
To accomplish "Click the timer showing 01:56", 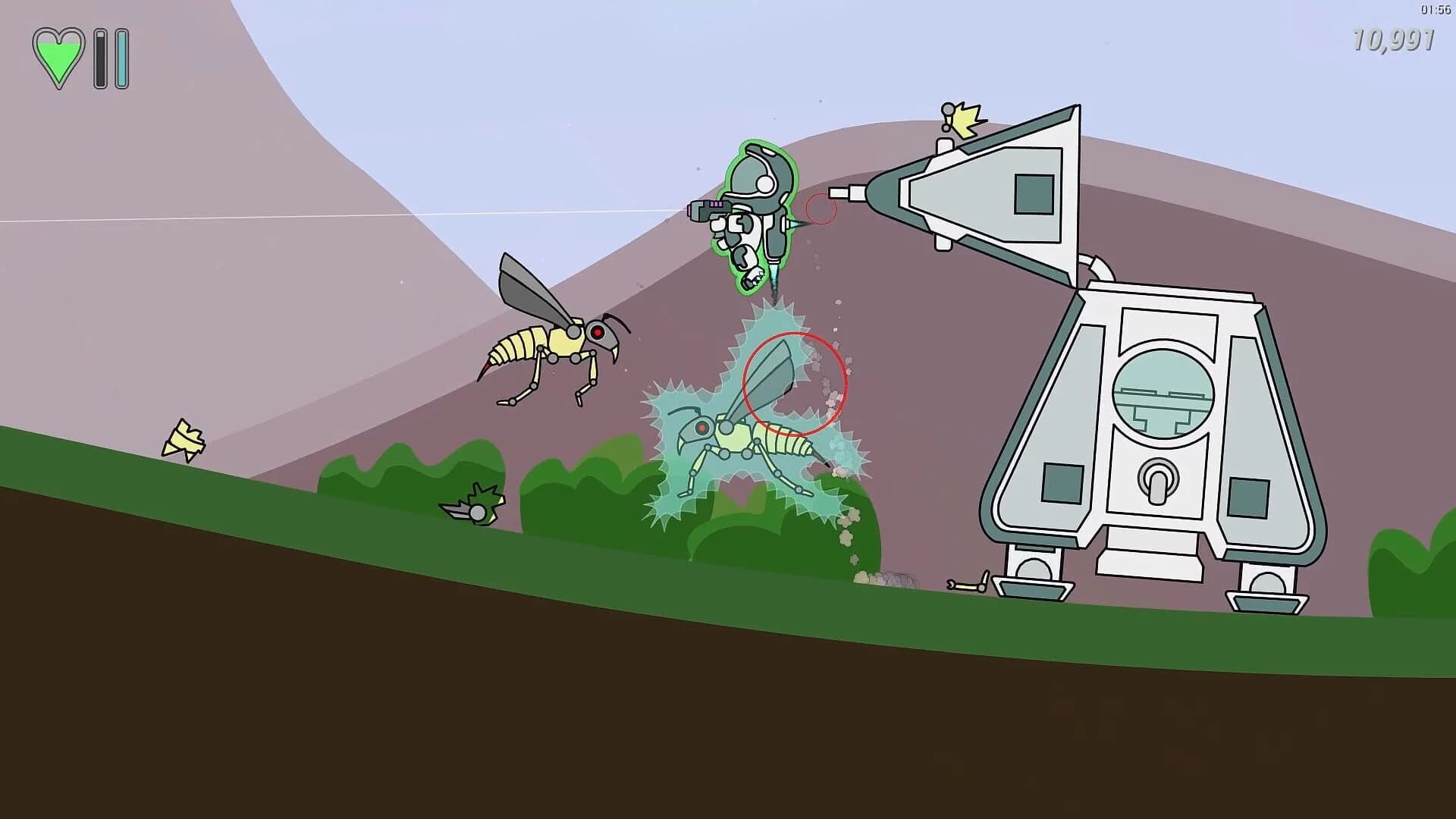I will pyautogui.click(x=1432, y=11).
